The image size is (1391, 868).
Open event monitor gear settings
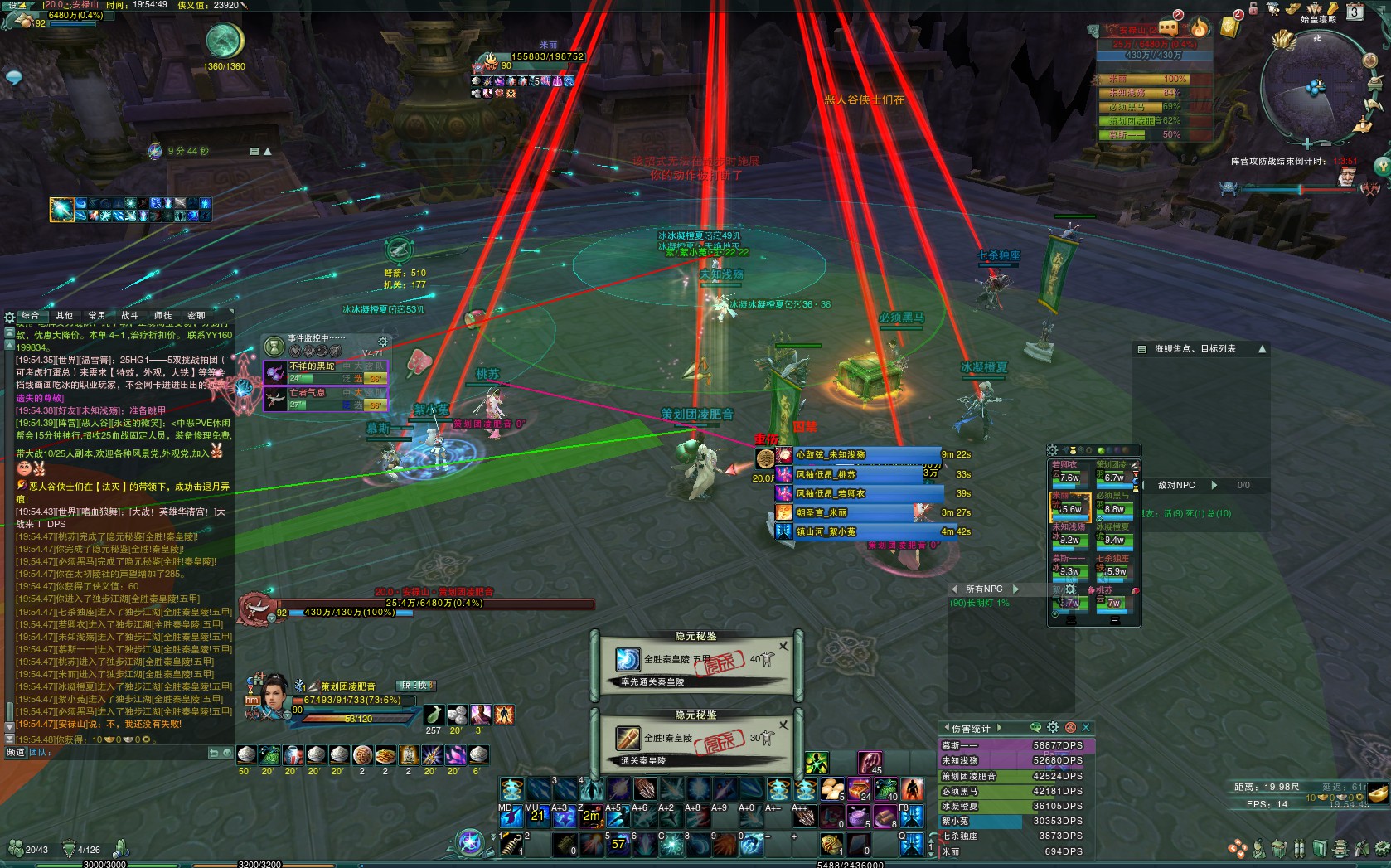coord(383,342)
